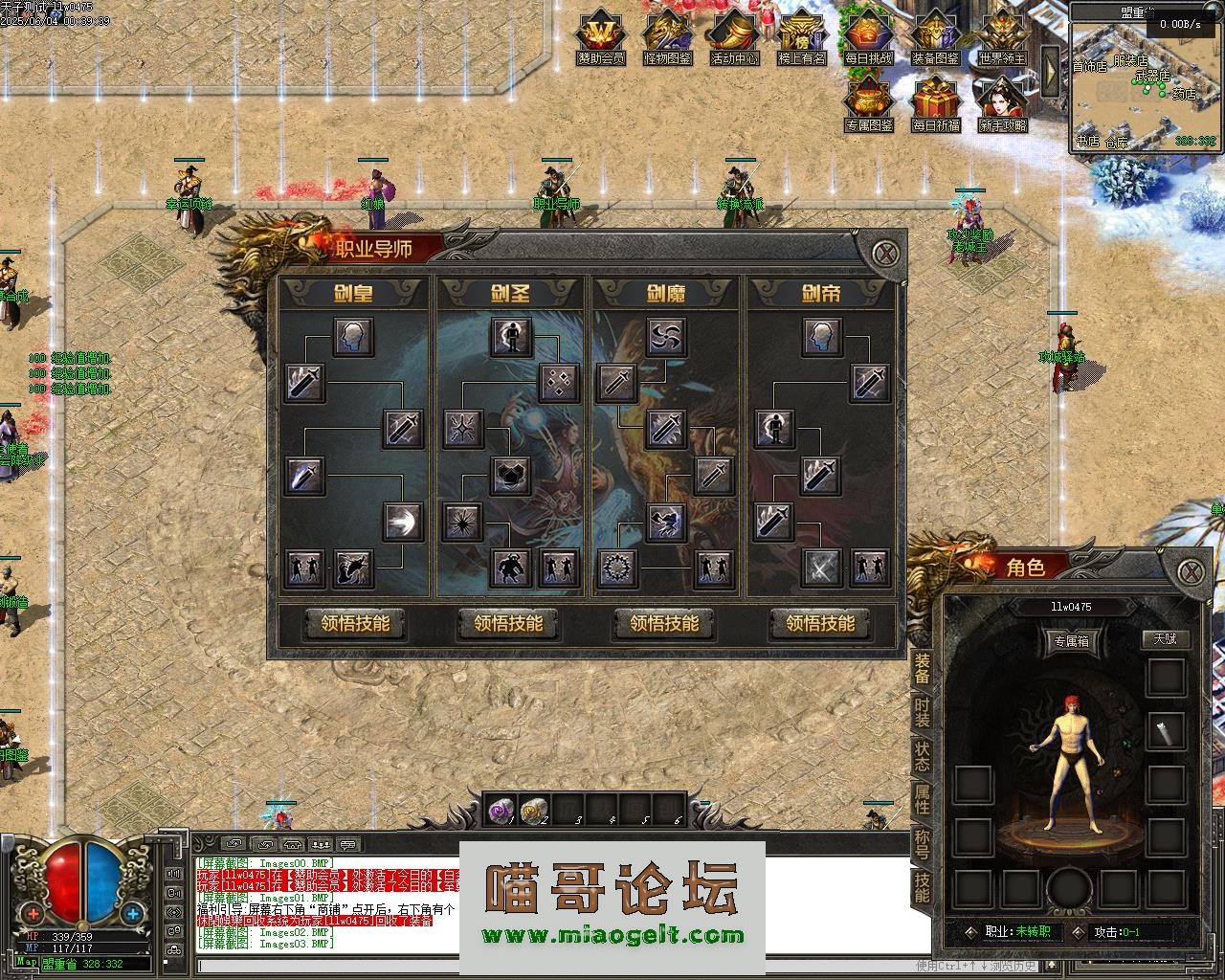The height and width of the screenshot is (980, 1225).
Task: Show the 活动中心 activity center
Action: pos(734,37)
